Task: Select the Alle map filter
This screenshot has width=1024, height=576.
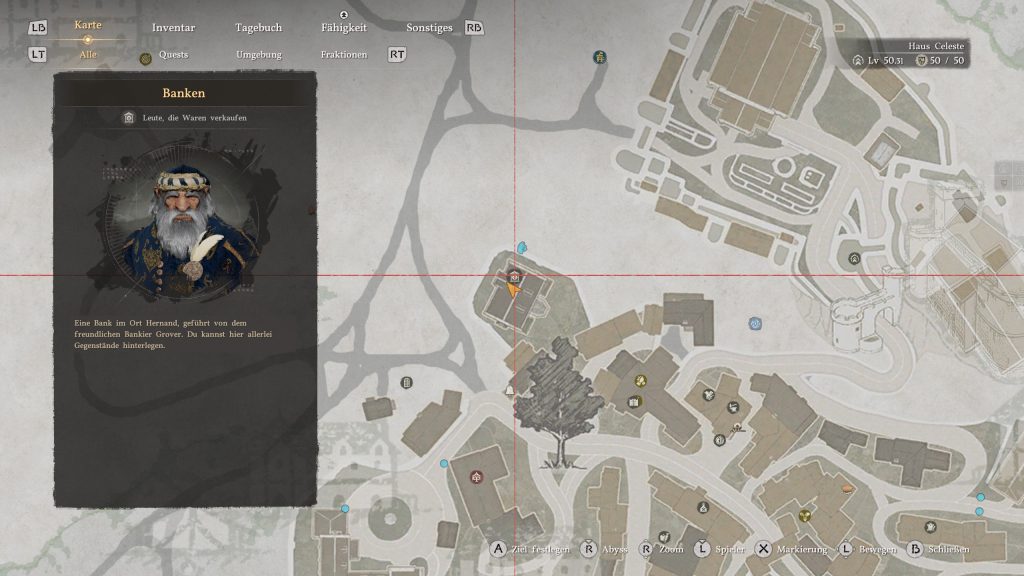Action: point(88,55)
